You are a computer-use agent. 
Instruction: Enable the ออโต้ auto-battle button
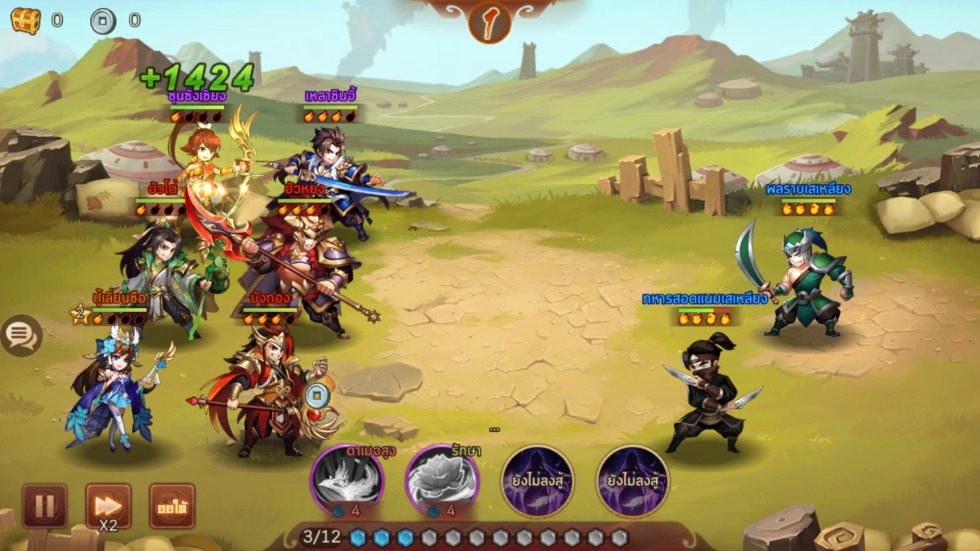click(172, 506)
